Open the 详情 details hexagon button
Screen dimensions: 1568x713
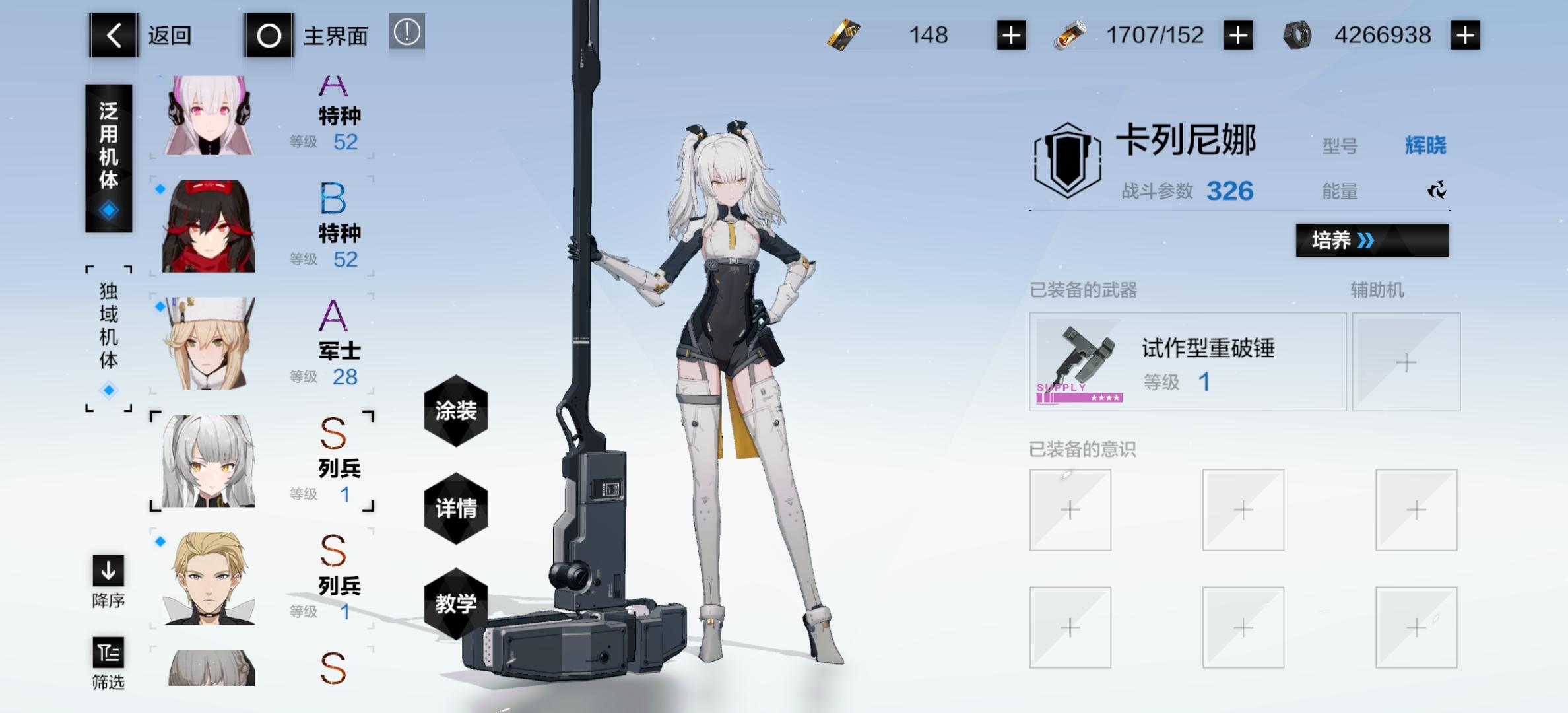457,508
